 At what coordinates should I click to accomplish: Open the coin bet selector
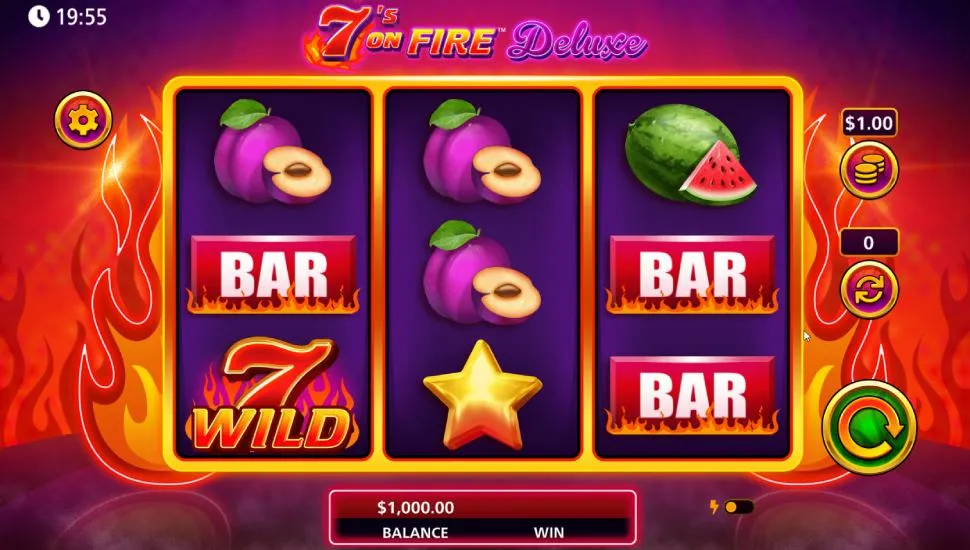(868, 168)
